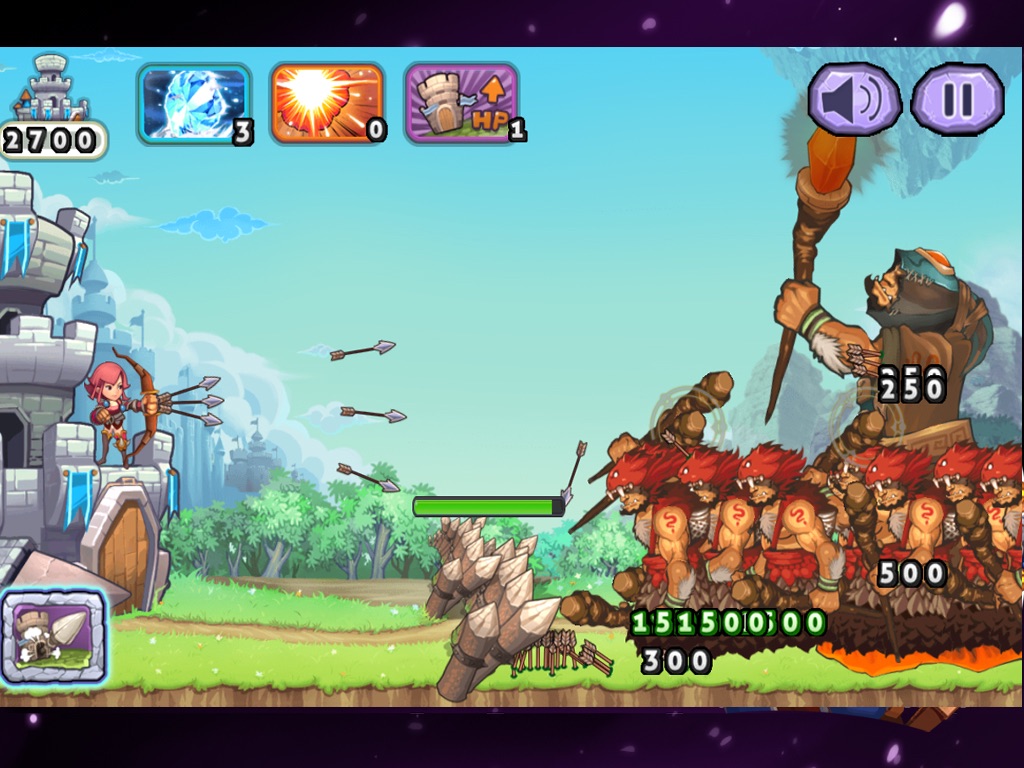The image size is (1024, 768).
Task: Deploy the spike barricade trap ability
Action: tap(54, 636)
